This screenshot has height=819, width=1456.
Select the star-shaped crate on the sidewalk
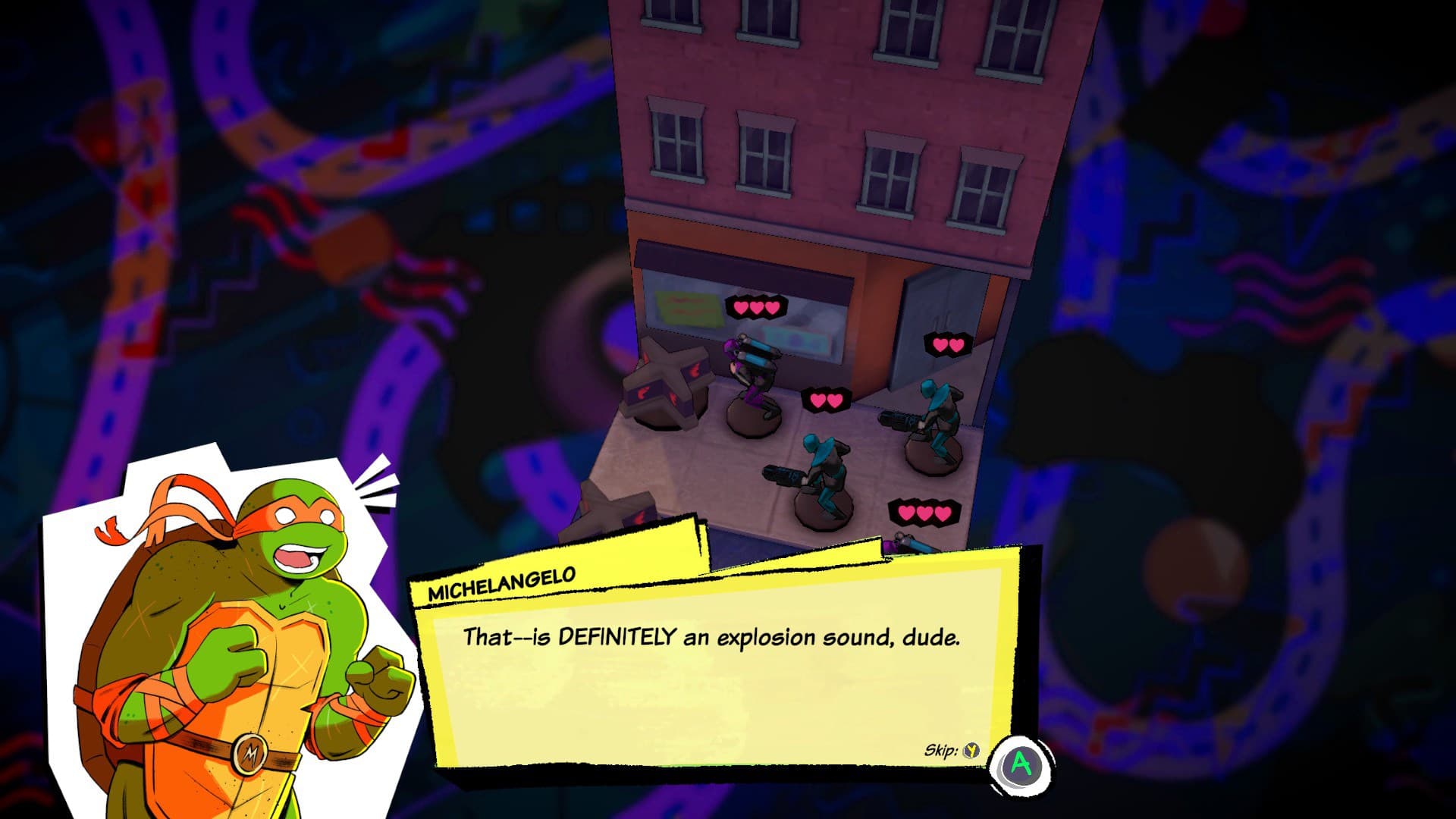coord(667,387)
